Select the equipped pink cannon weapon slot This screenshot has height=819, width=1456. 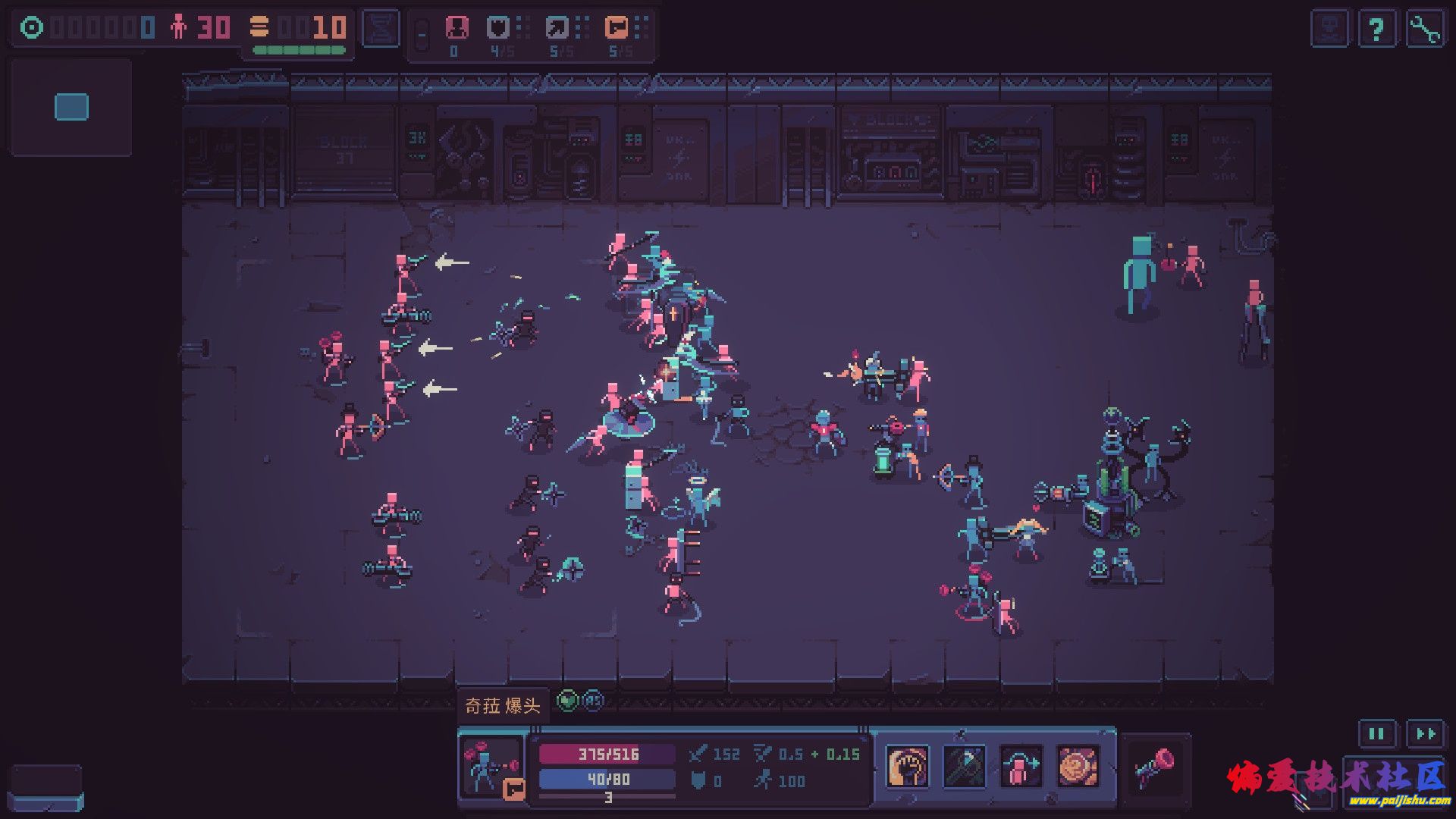tap(1155, 767)
